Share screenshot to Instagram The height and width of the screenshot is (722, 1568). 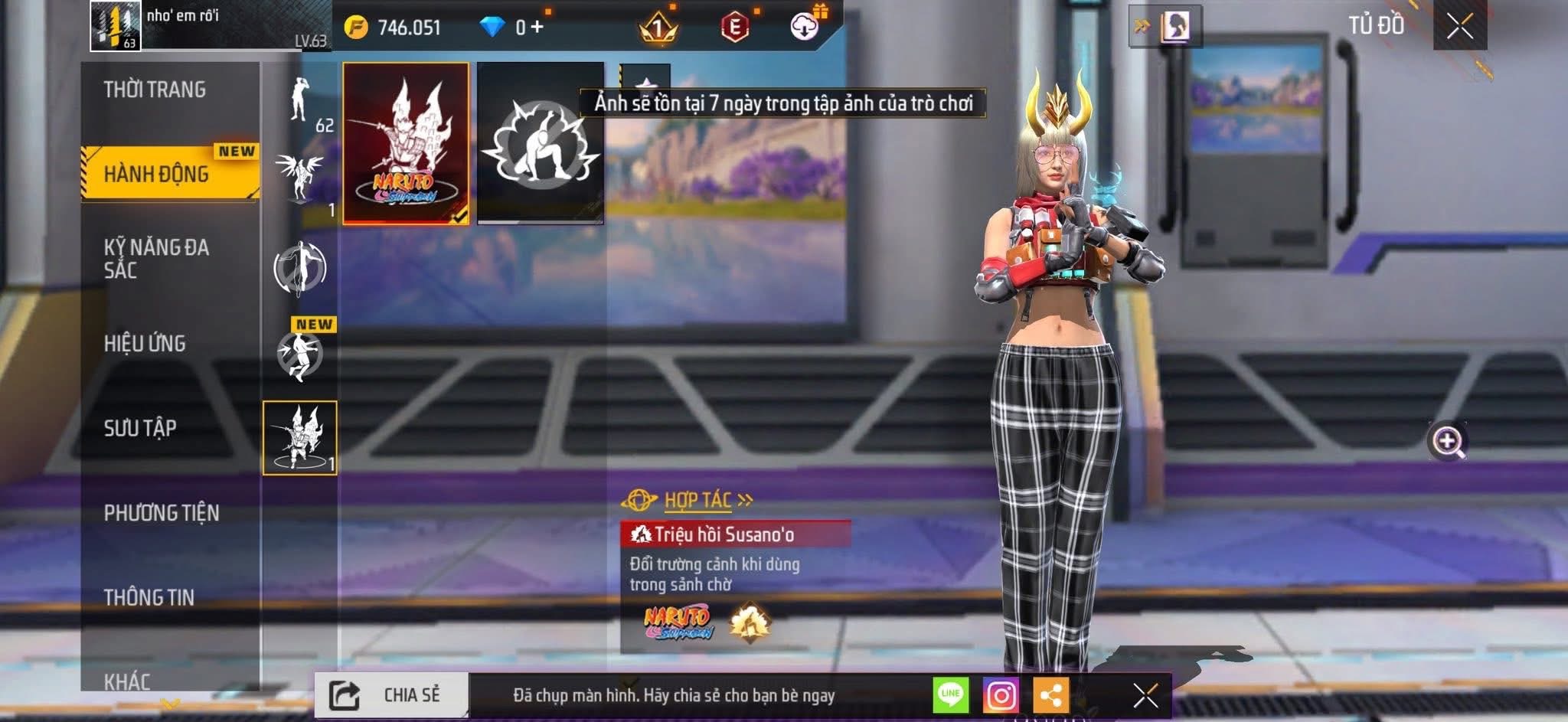[1001, 695]
